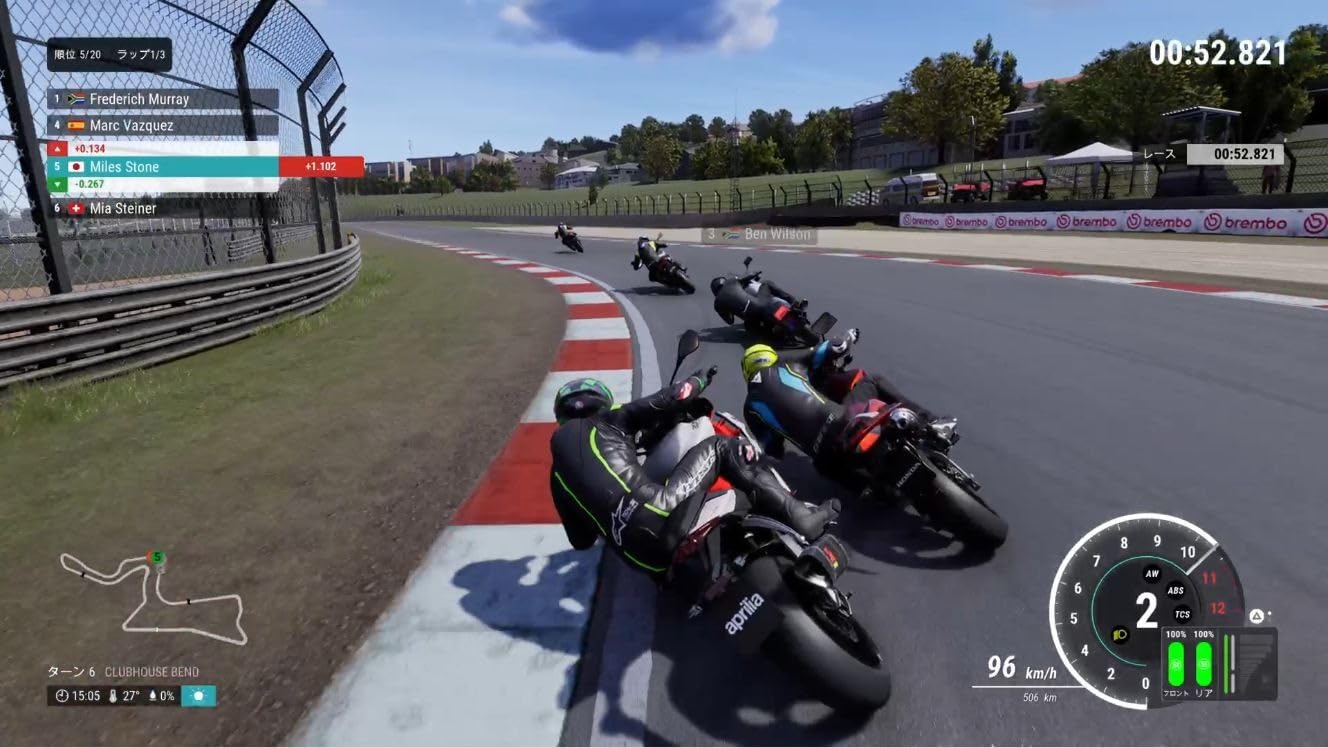Open the ラップ1/3 lap counter panel
The width and height of the screenshot is (1328, 748).
pyautogui.click(x=139, y=55)
